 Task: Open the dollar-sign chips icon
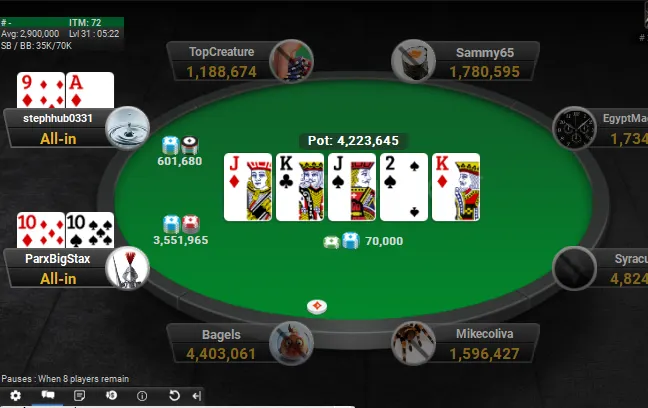click(111, 396)
